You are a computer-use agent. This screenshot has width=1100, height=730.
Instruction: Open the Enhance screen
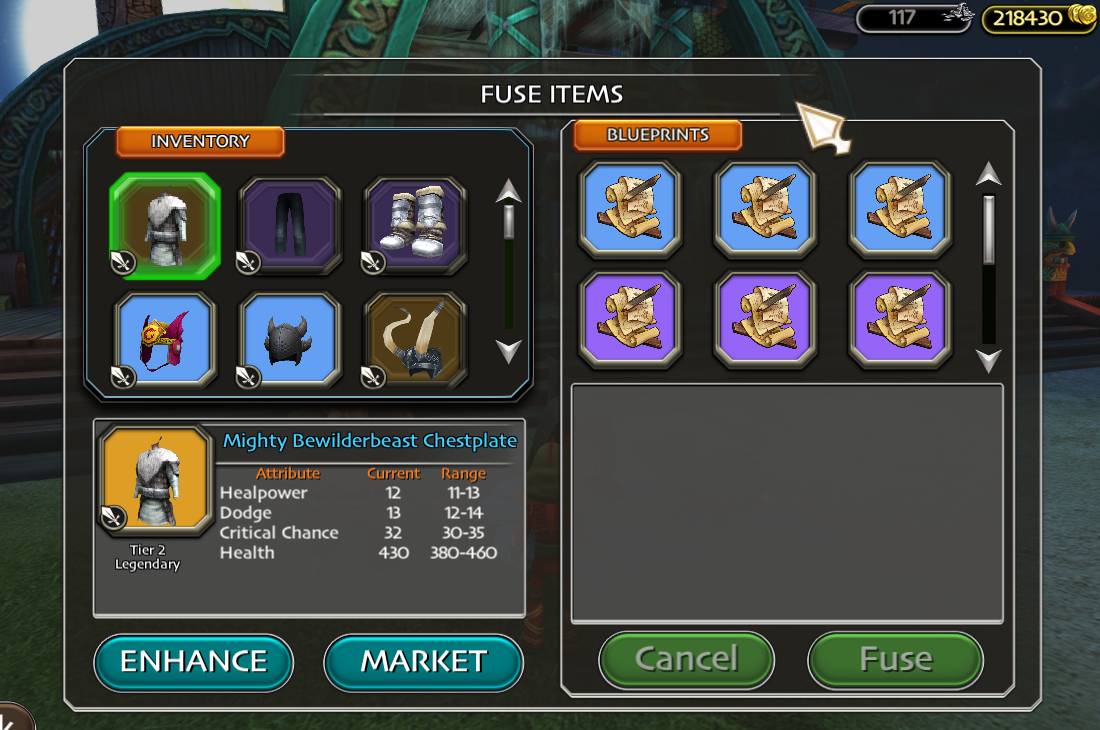coord(193,661)
